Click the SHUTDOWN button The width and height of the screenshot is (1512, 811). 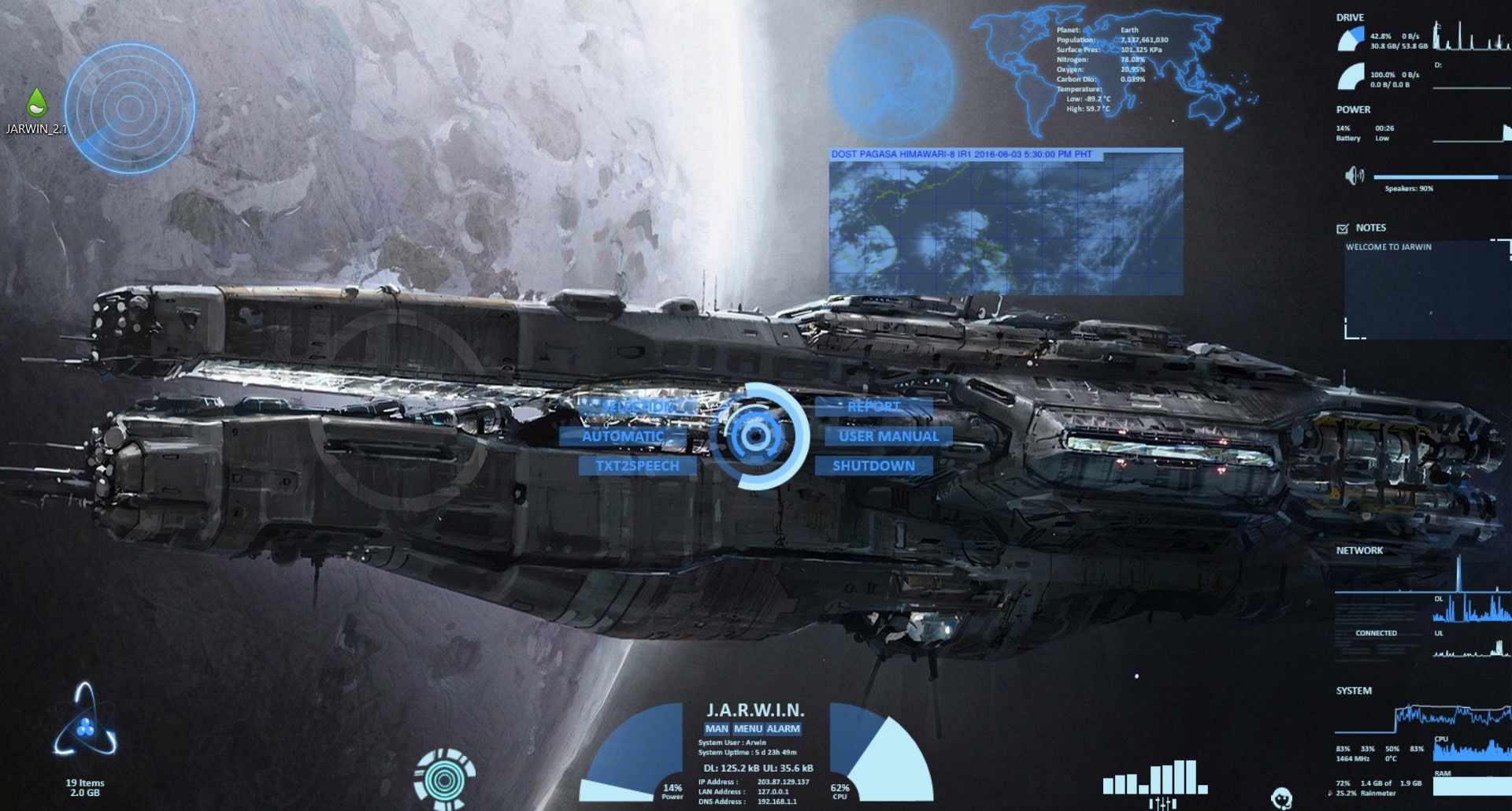coord(873,465)
